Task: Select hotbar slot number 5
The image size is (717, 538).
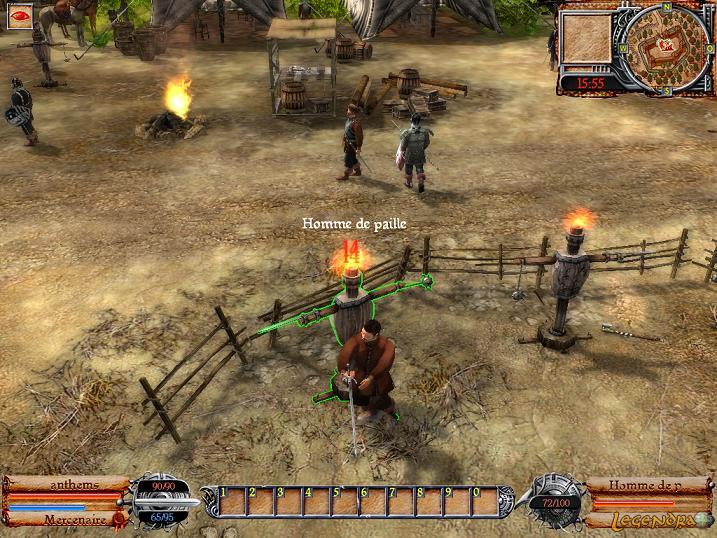Action: pyautogui.click(x=343, y=499)
